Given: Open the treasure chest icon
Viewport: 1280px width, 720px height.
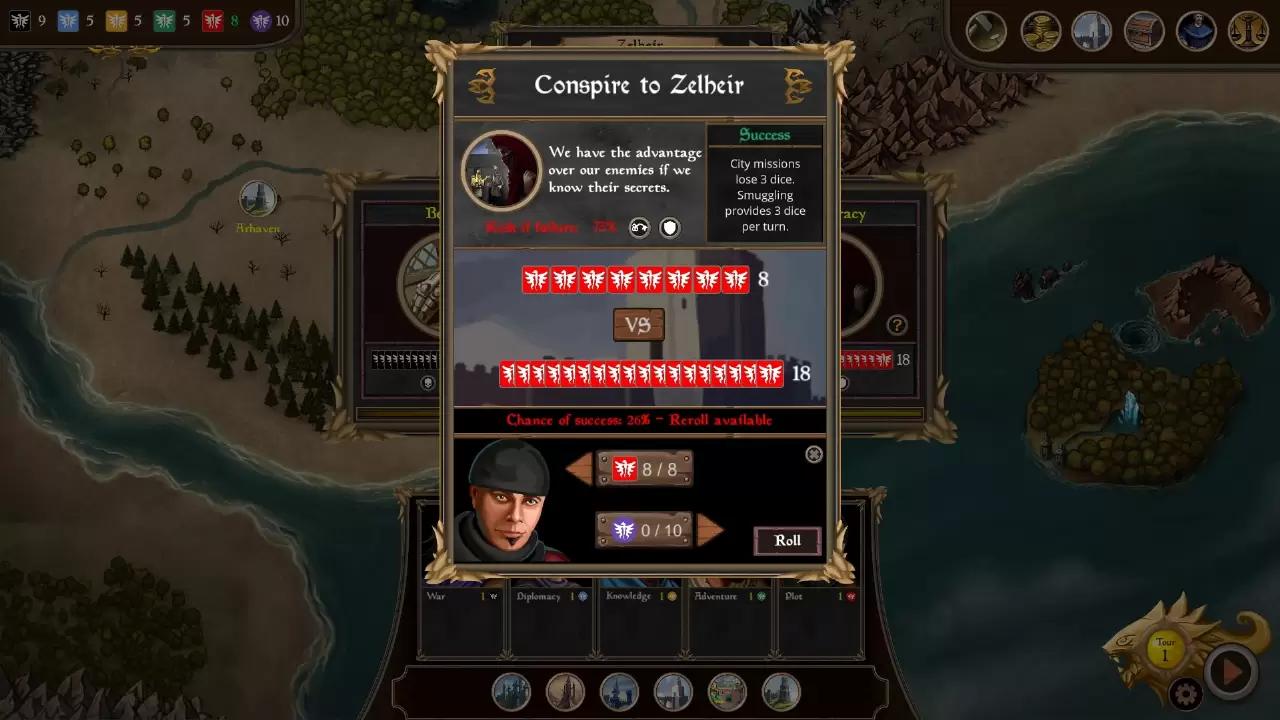Looking at the screenshot, I should pos(1144,31).
